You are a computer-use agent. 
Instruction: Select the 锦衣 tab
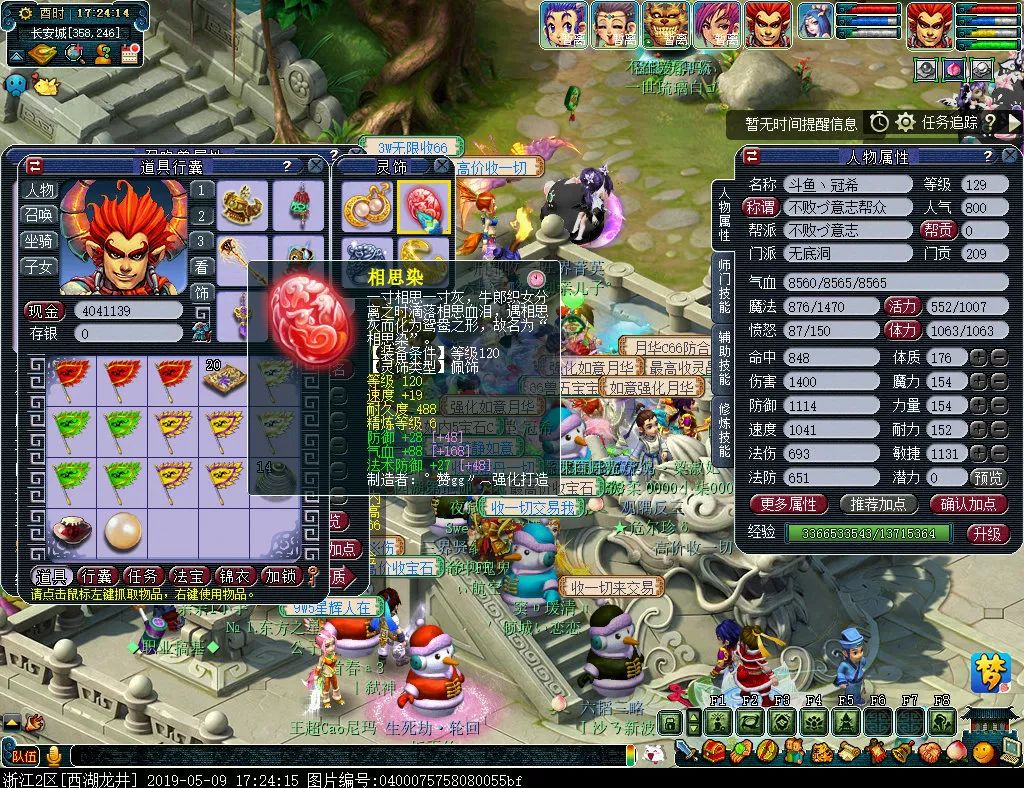click(234, 576)
